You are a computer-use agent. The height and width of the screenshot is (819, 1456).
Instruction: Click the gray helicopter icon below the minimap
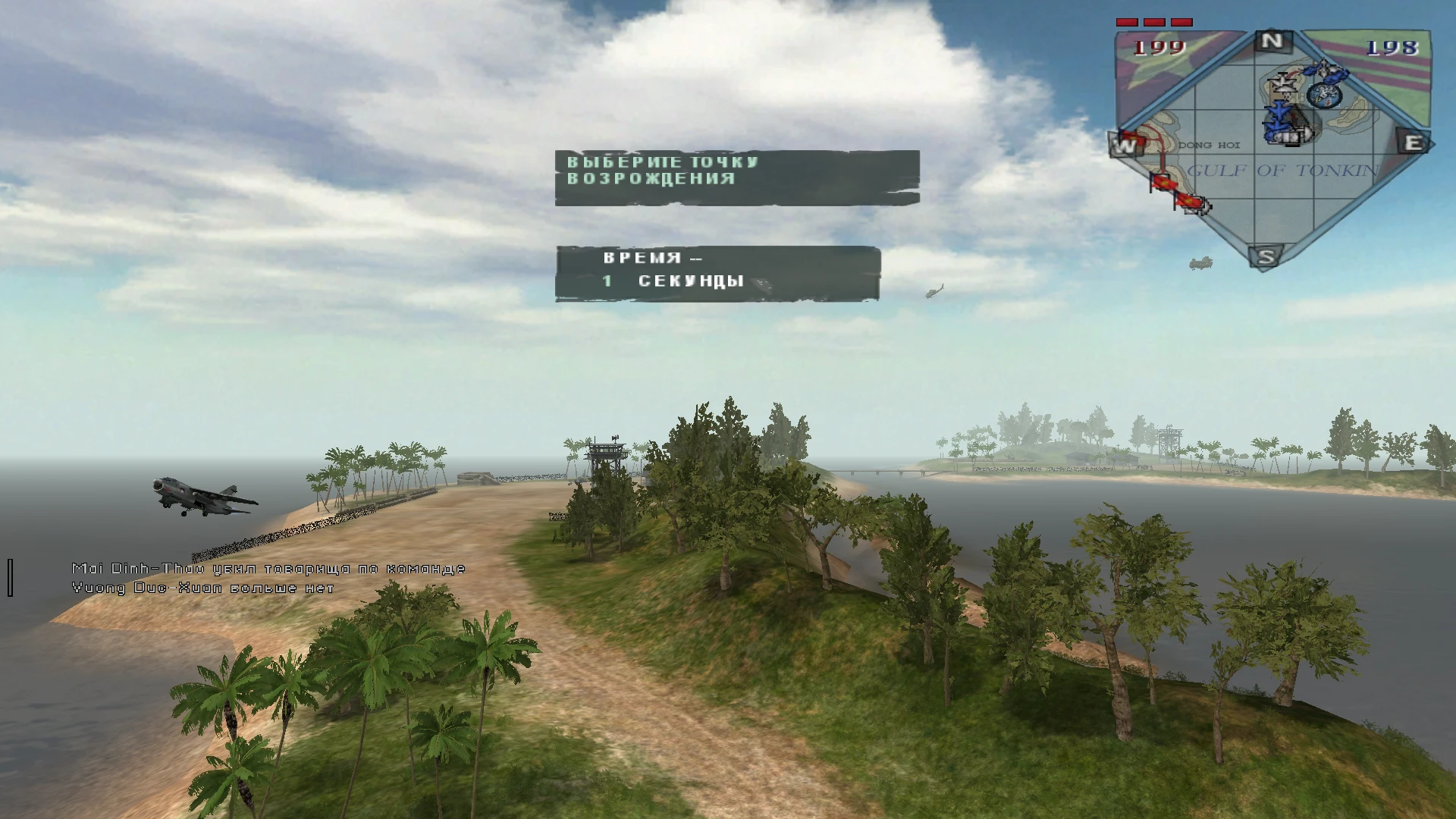click(x=1201, y=264)
